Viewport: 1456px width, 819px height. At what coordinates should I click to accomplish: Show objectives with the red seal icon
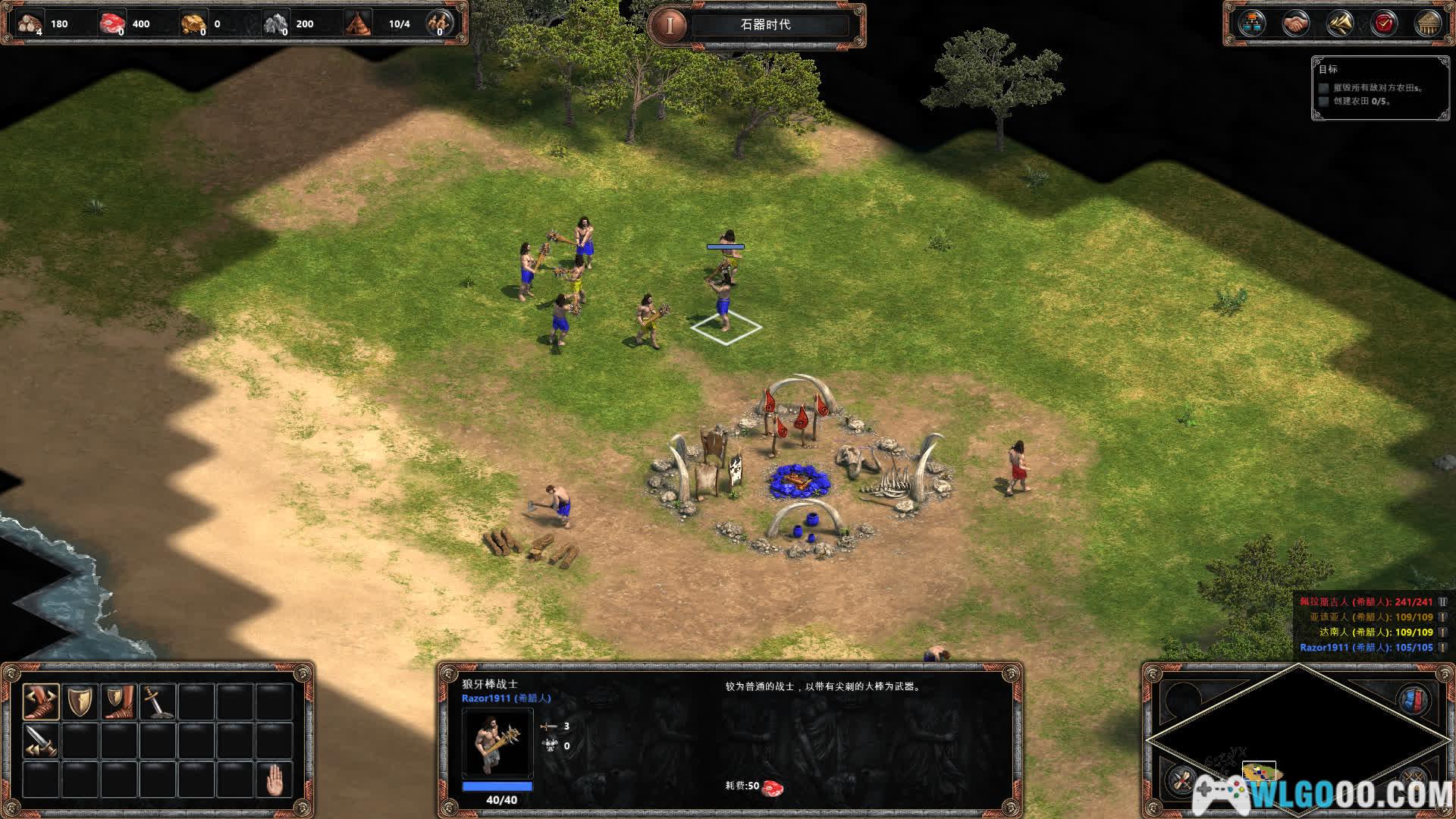coord(1384,24)
